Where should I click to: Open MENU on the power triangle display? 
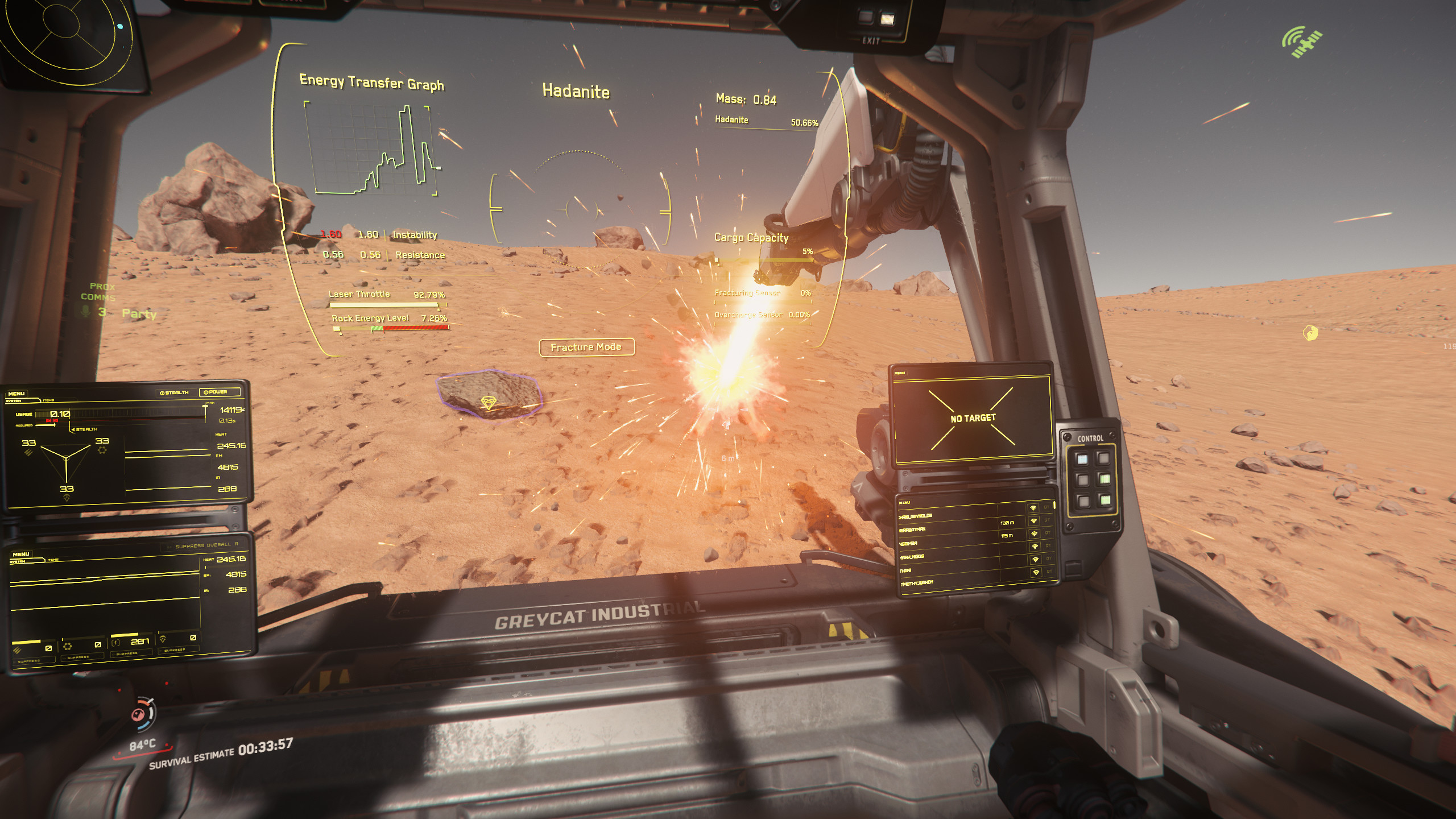point(16,394)
